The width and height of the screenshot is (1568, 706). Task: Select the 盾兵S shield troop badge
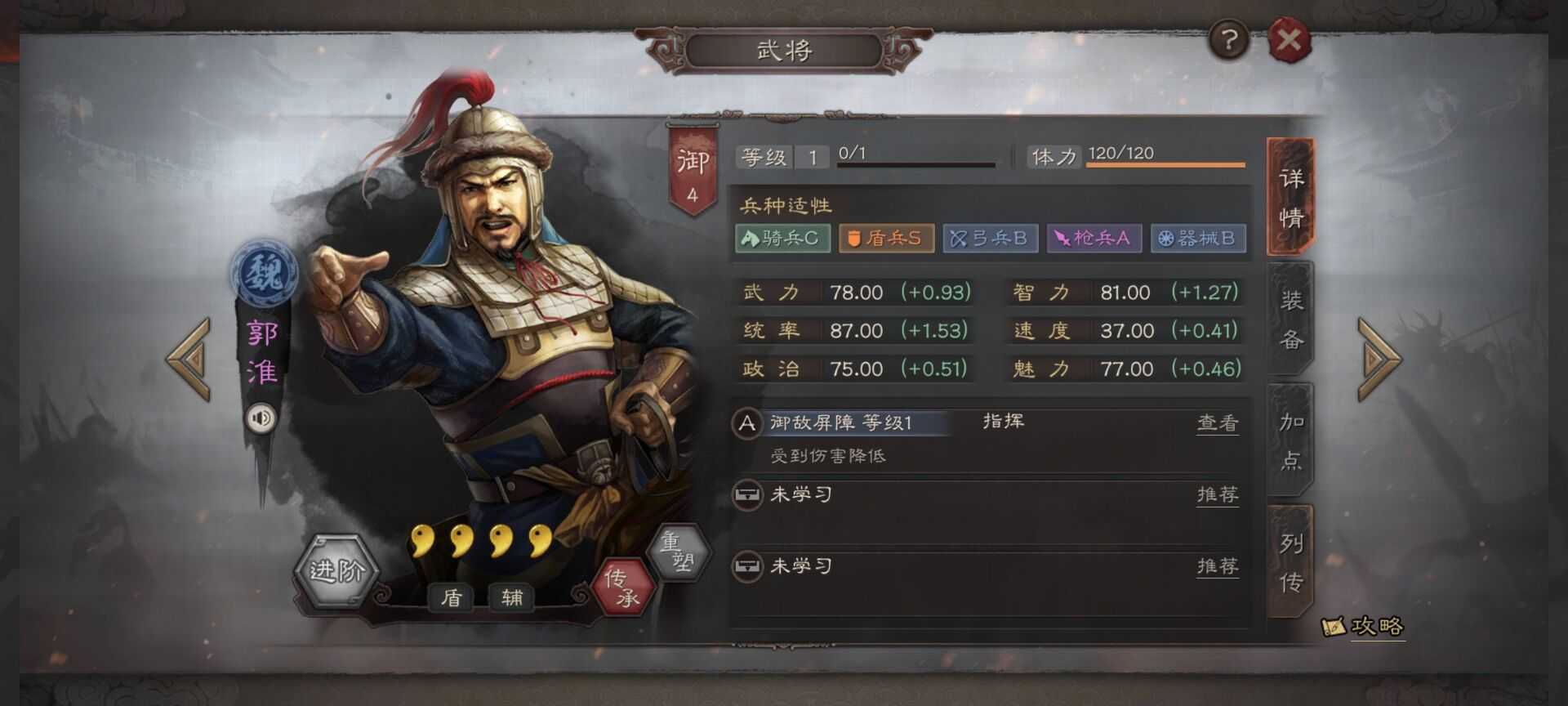(886, 239)
